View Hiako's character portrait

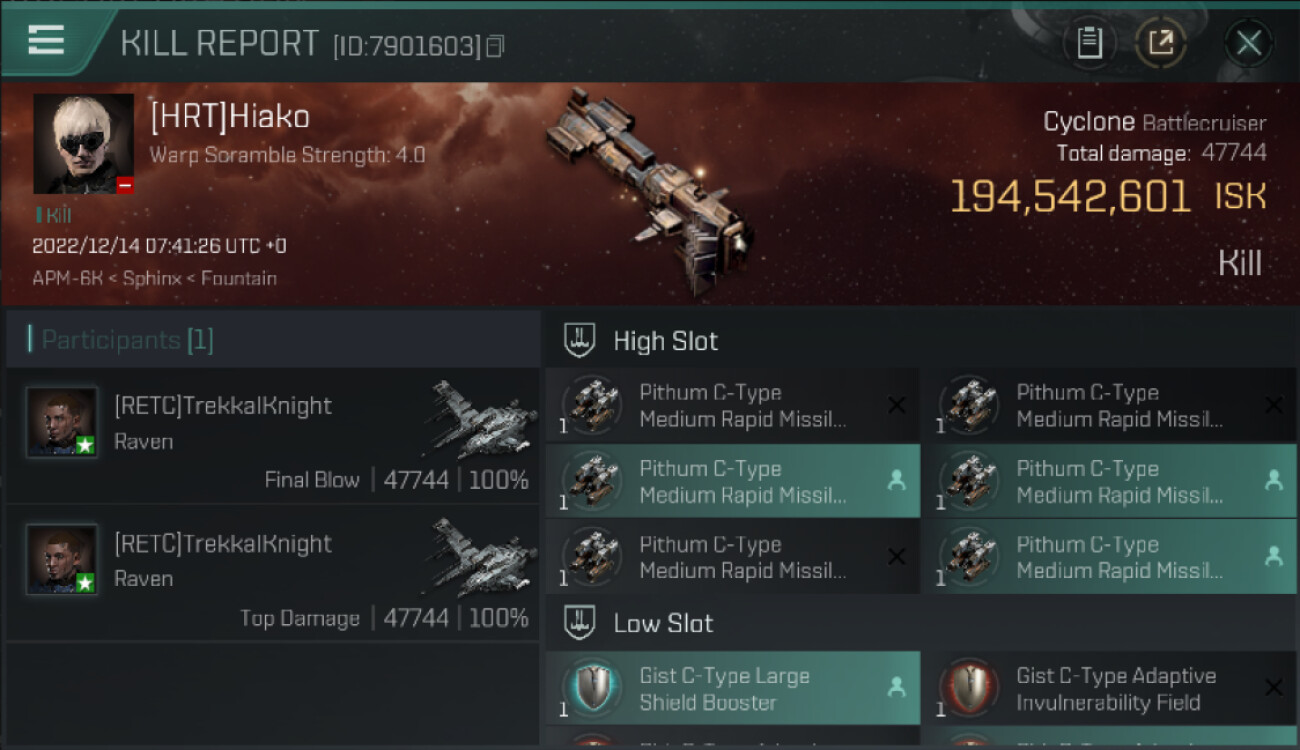pyautogui.click(x=83, y=143)
